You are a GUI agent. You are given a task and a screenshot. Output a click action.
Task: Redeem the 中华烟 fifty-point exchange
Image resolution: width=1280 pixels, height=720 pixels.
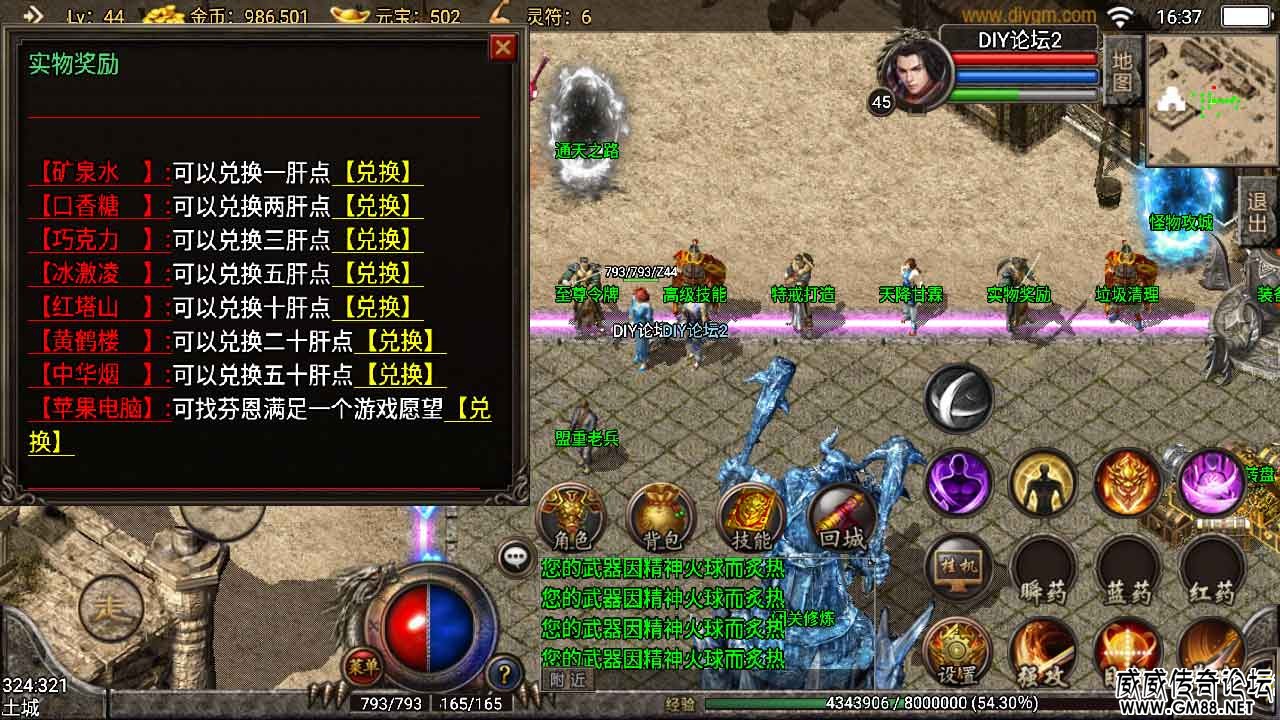tap(401, 375)
